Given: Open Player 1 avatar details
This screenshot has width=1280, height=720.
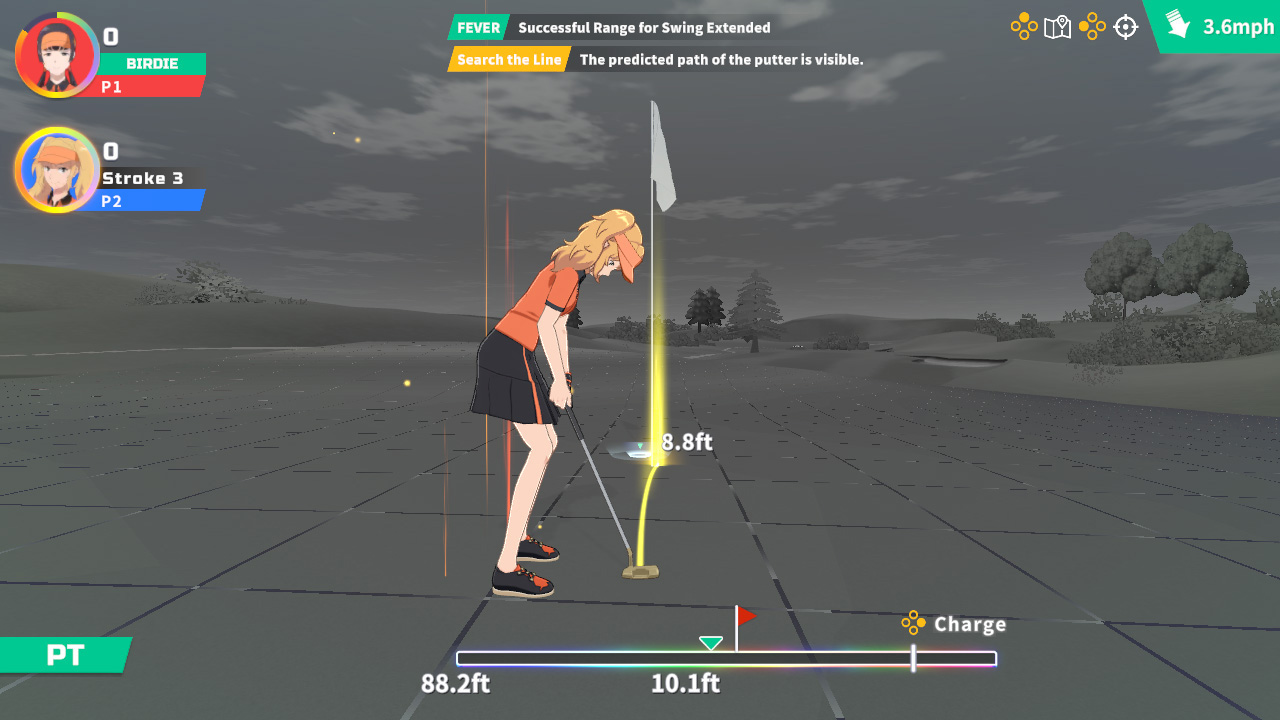Looking at the screenshot, I should pyautogui.click(x=57, y=55).
